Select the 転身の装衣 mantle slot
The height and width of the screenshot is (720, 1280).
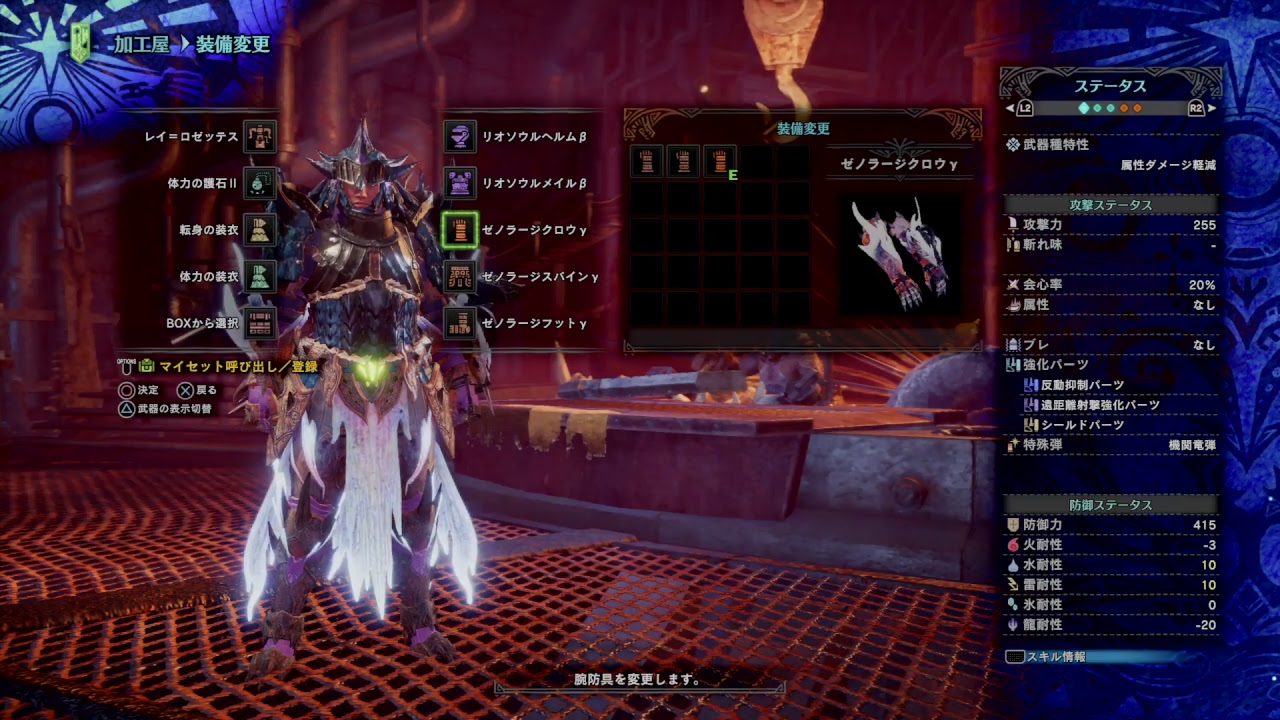tap(260, 230)
